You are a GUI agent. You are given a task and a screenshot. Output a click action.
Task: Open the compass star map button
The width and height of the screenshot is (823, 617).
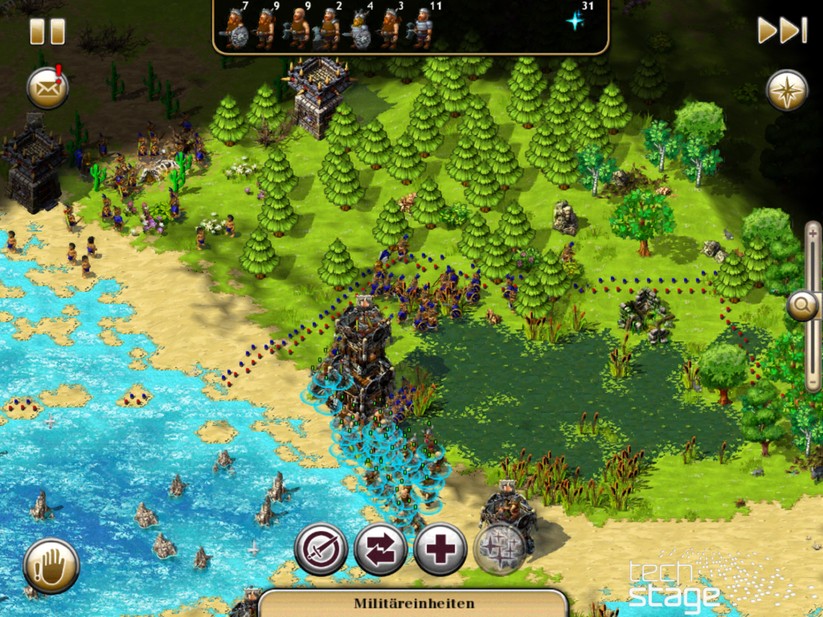787,91
